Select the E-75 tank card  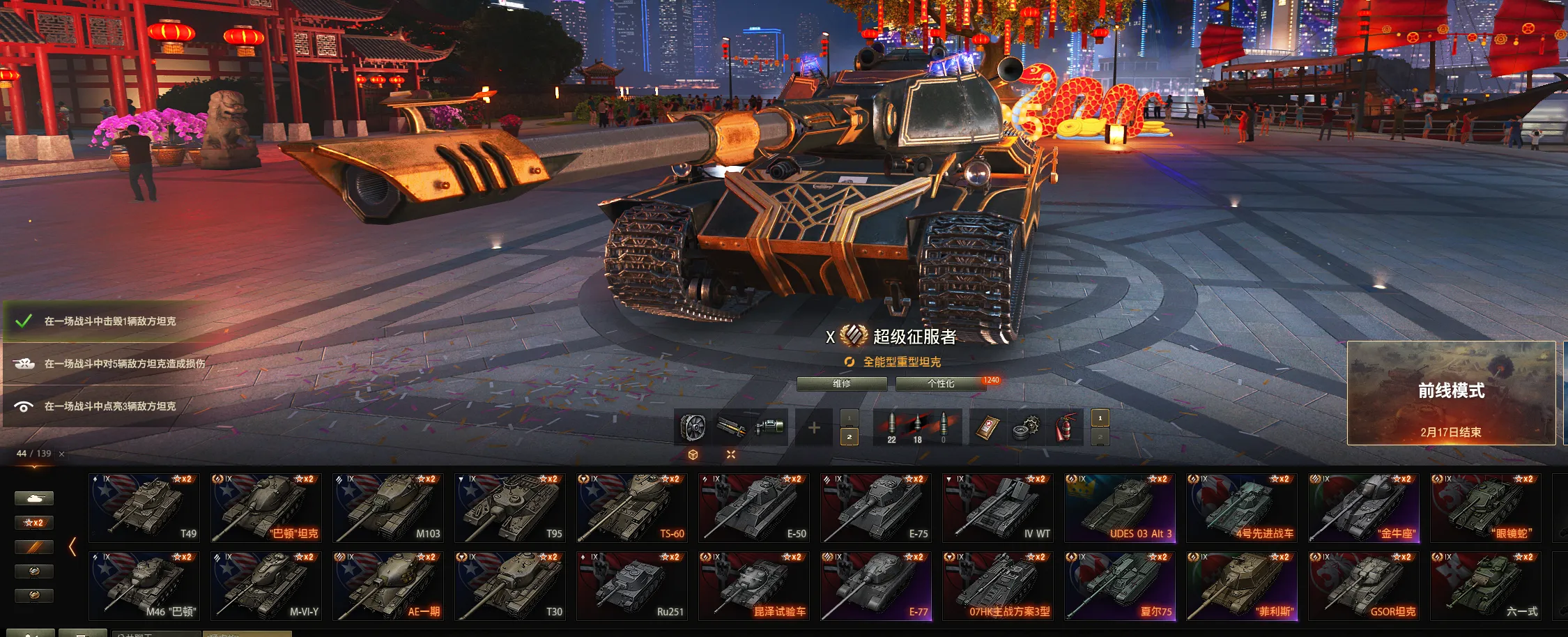[876, 507]
